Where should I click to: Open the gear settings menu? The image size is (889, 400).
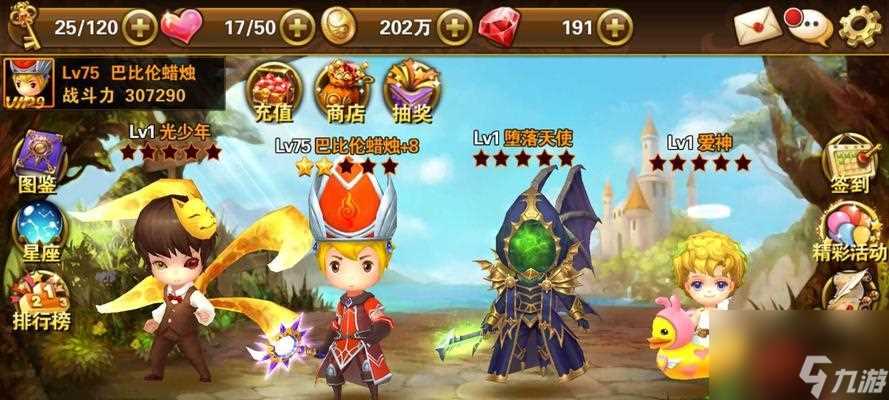point(860,26)
